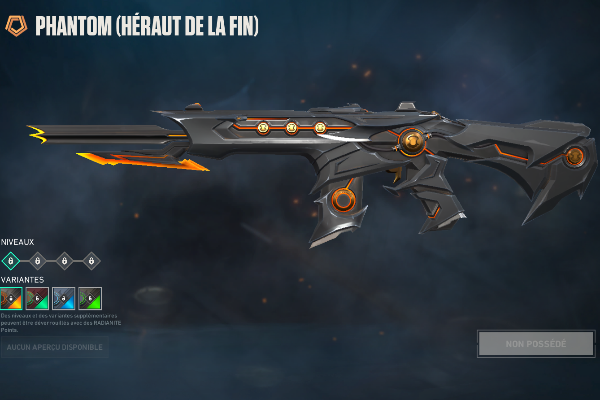The image size is (600, 400).
Task: Select the highlighted teal level diamond
Action: click(x=12, y=260)
